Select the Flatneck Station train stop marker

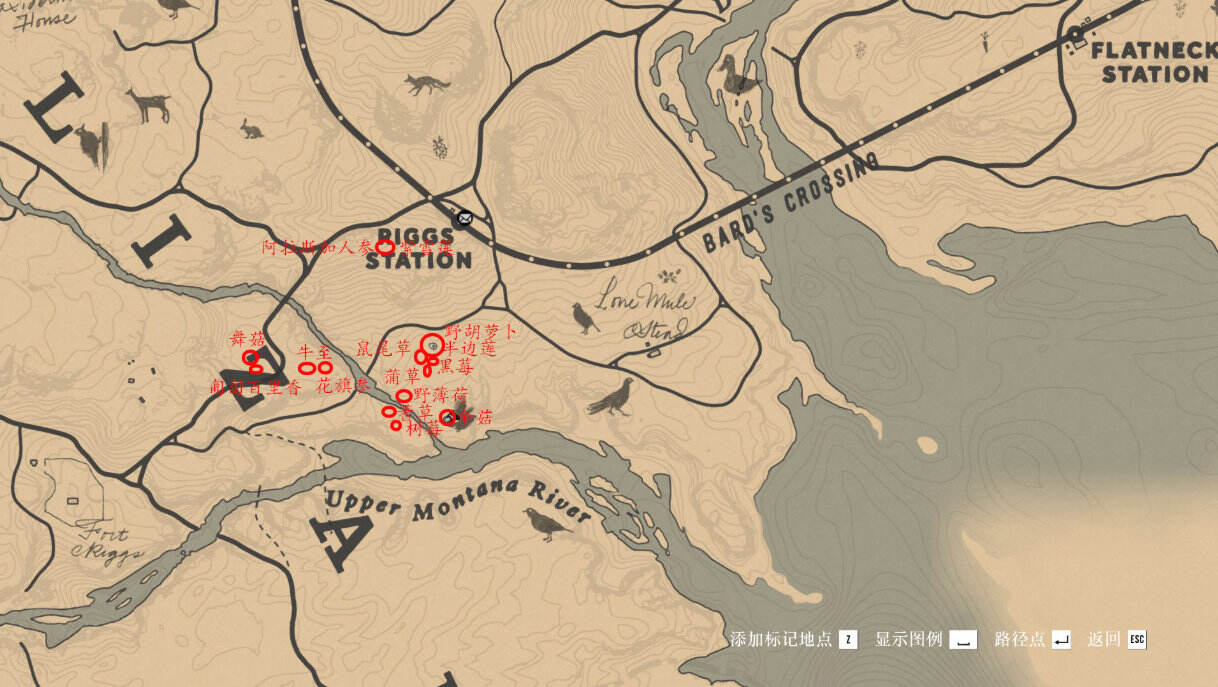[1076, 34]
